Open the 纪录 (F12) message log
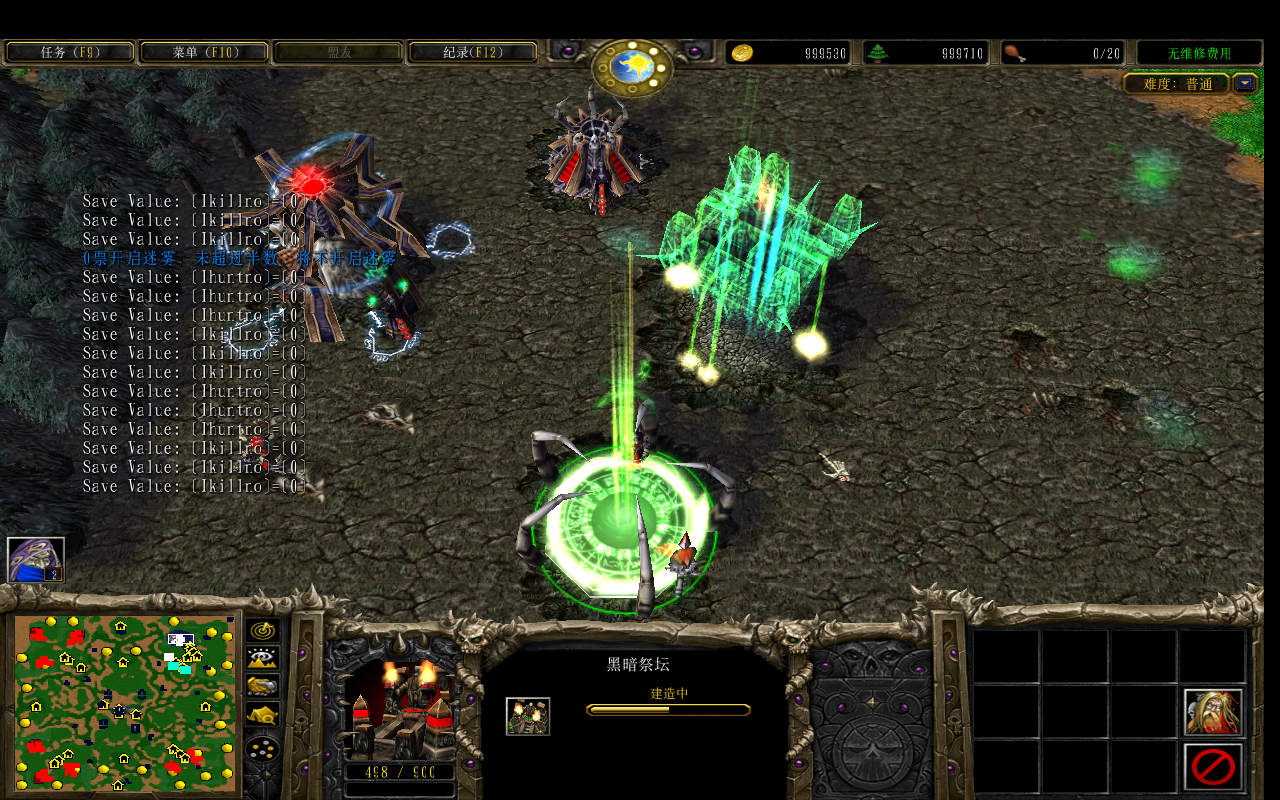Viewport: 1280px width, 800px height. click(473, 52)
